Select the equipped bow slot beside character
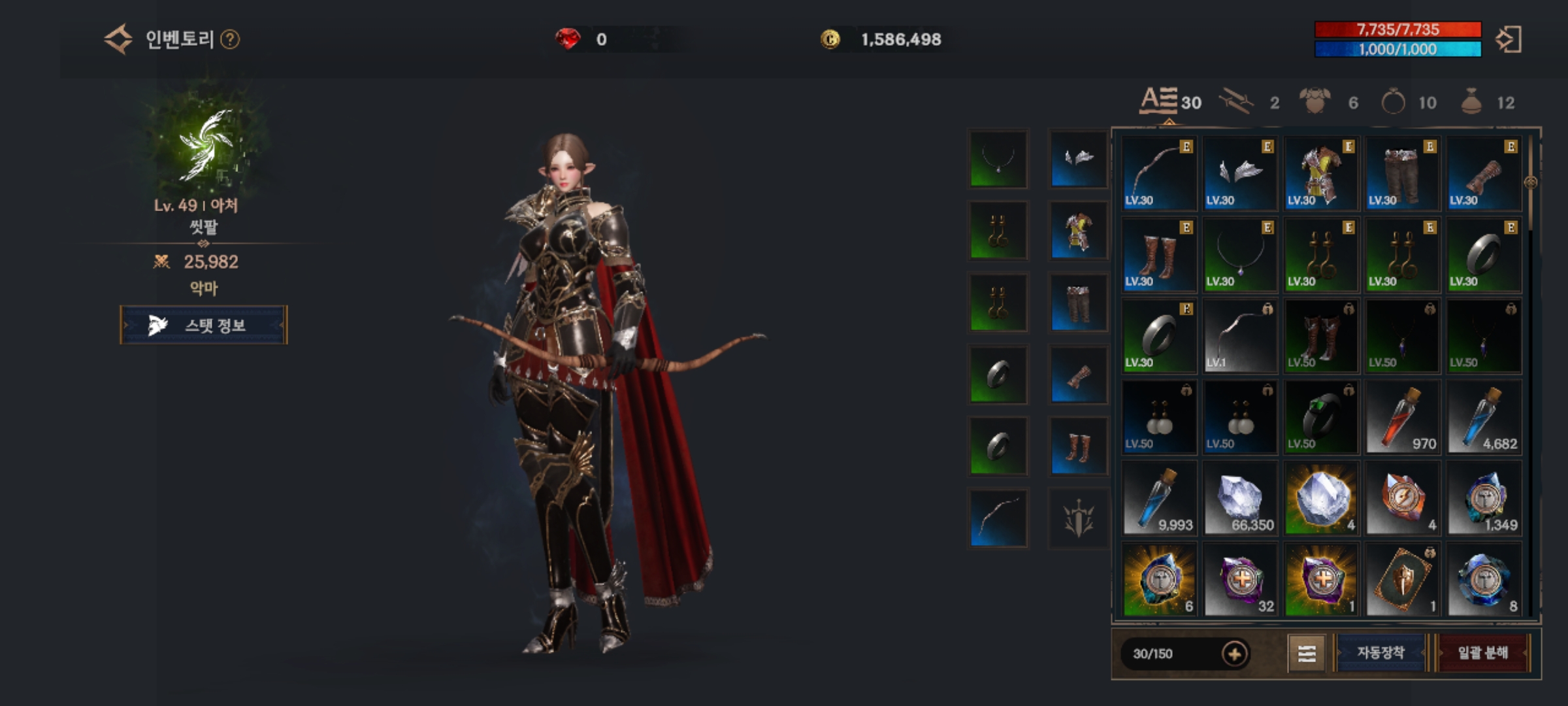The width and height of the screenshot is (1568, 706). [x=998, y=518]
